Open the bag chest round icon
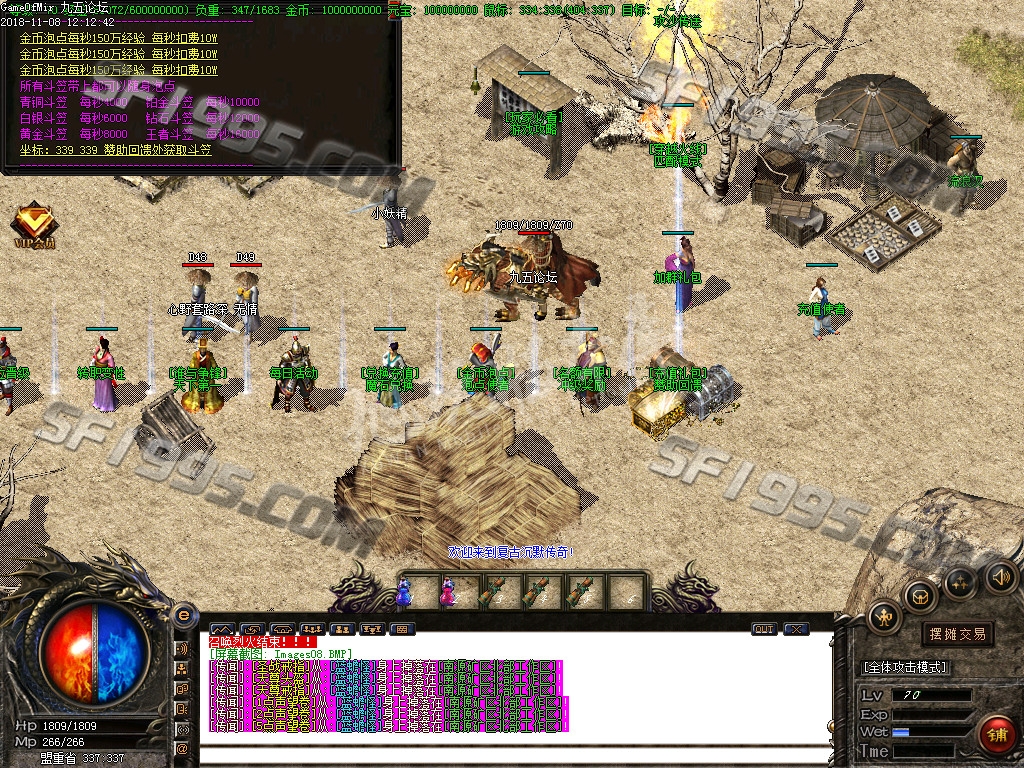The height and width of the screenshot is (768, 1024). [919, 596]
